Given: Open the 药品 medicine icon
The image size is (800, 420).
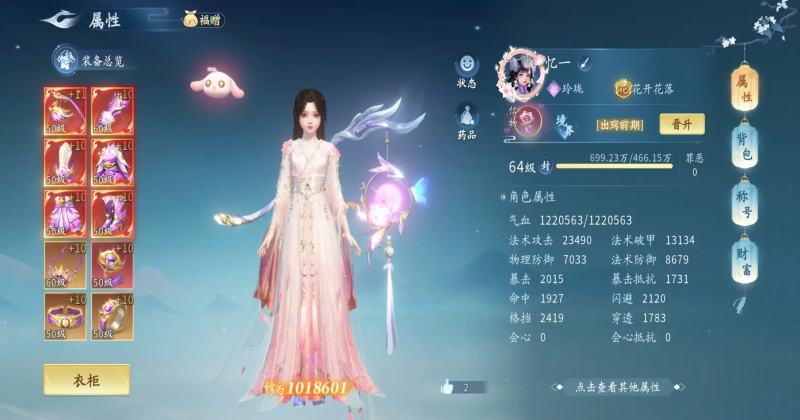Looking at the screenshot, I should [467, 120].
